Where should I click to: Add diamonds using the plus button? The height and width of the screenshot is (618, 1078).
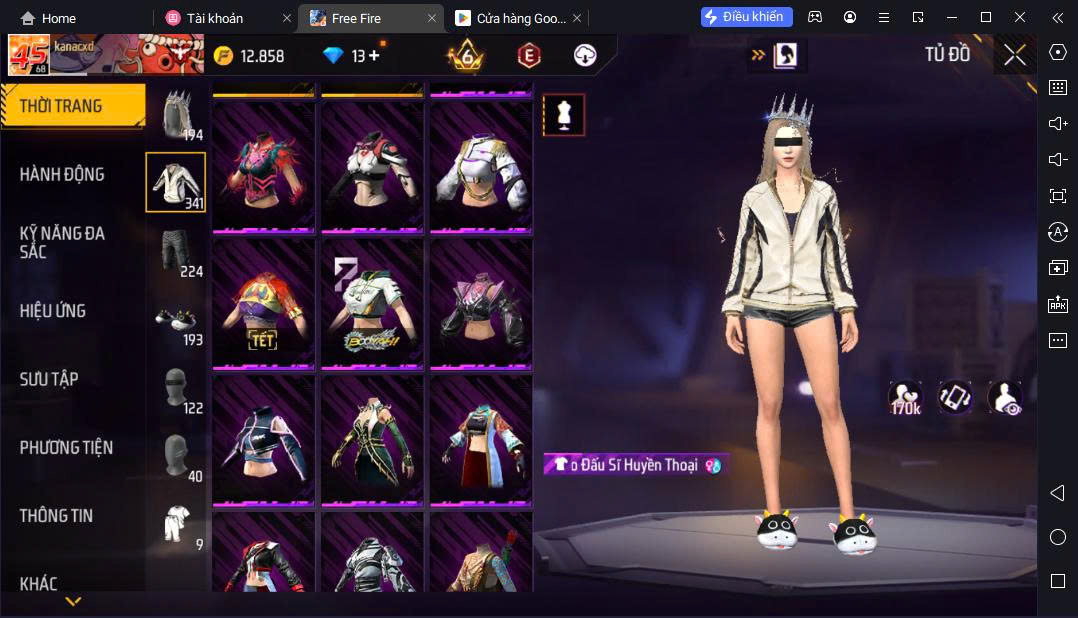[x=374, y=56]
